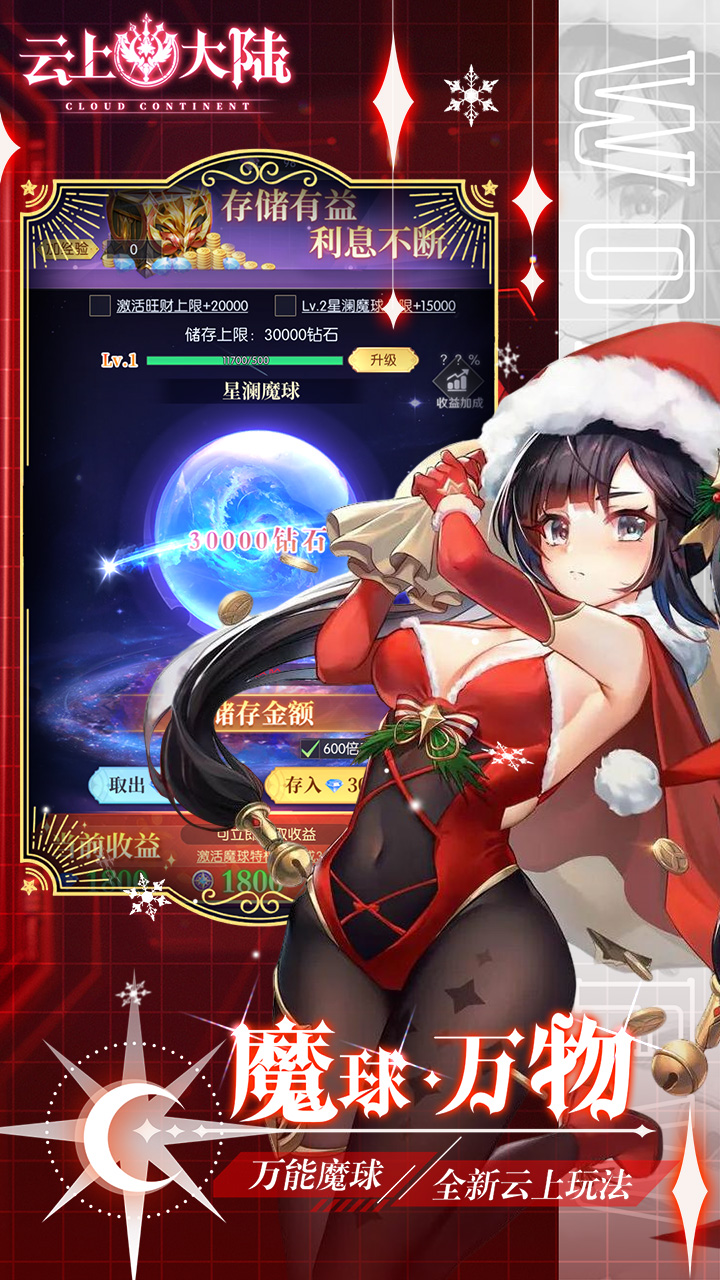Withdraw diamonds with the 取出 button
Viewport: 720px width, 1280px height.
tap(128, 785)
